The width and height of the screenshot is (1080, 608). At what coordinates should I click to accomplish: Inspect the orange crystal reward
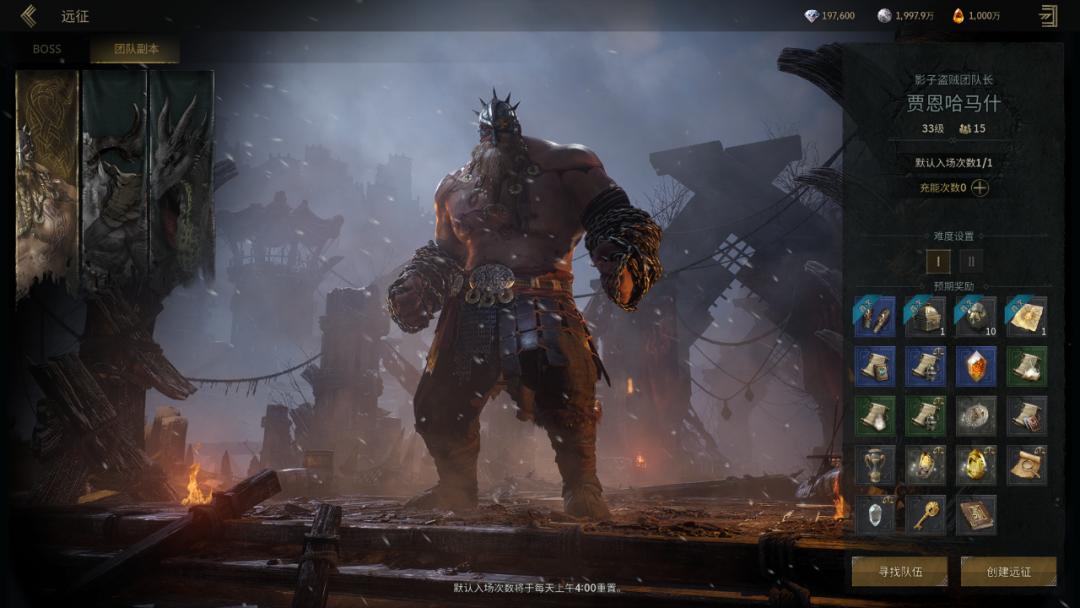click(975, 366)
